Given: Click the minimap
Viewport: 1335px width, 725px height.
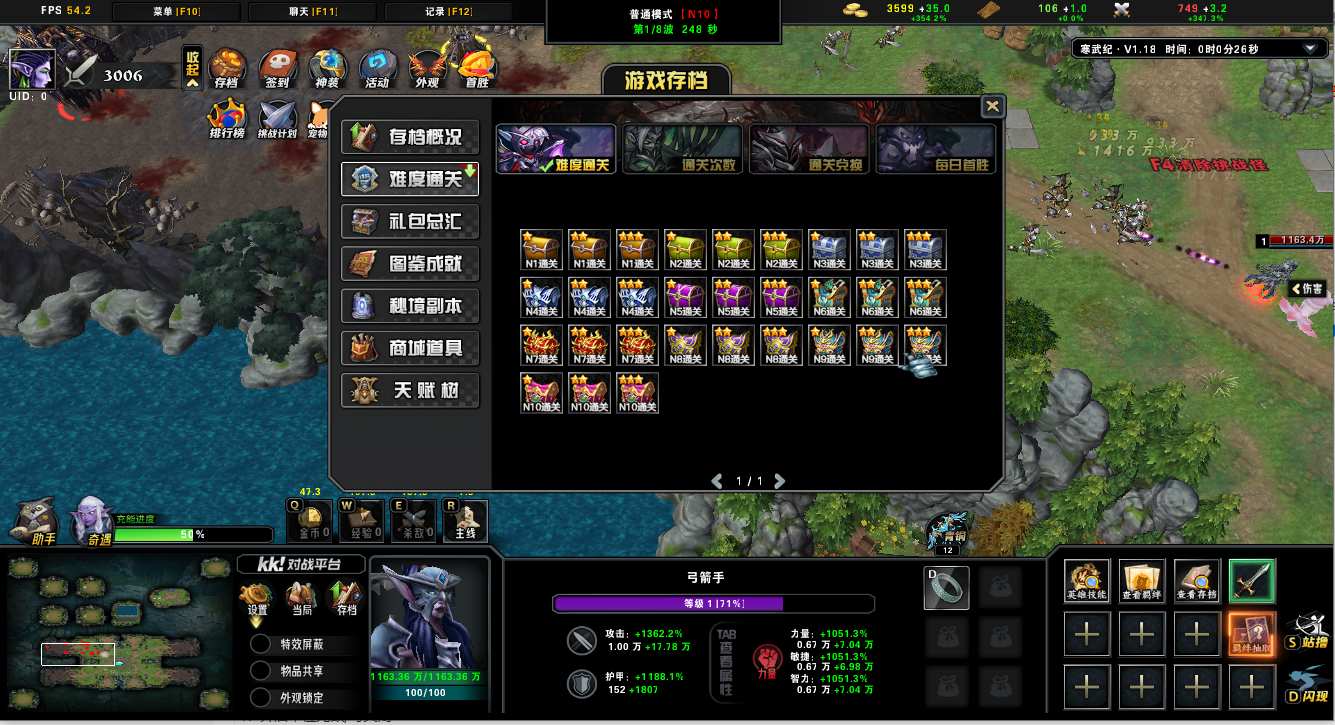Looking at the screenshot, I should point(120,634).
